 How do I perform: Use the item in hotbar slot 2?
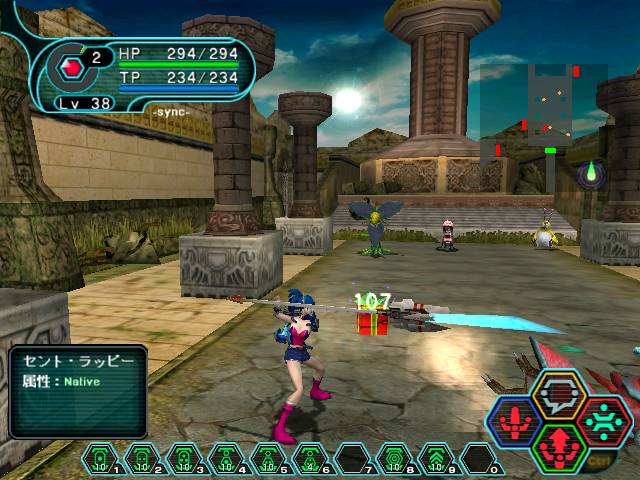click(x=141, y=460)
